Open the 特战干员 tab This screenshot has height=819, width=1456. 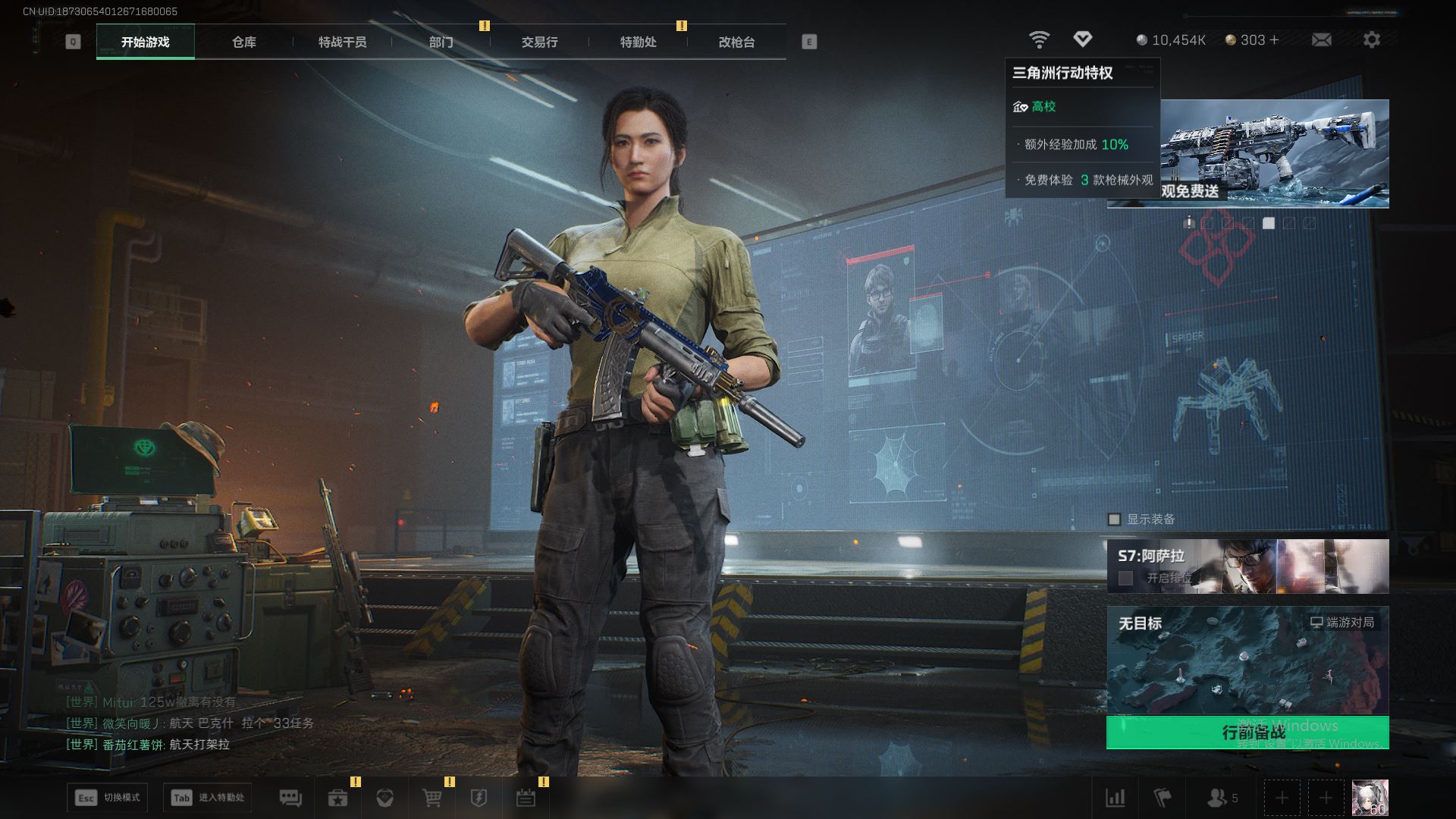pyautogui.click(x=342, y=42)
